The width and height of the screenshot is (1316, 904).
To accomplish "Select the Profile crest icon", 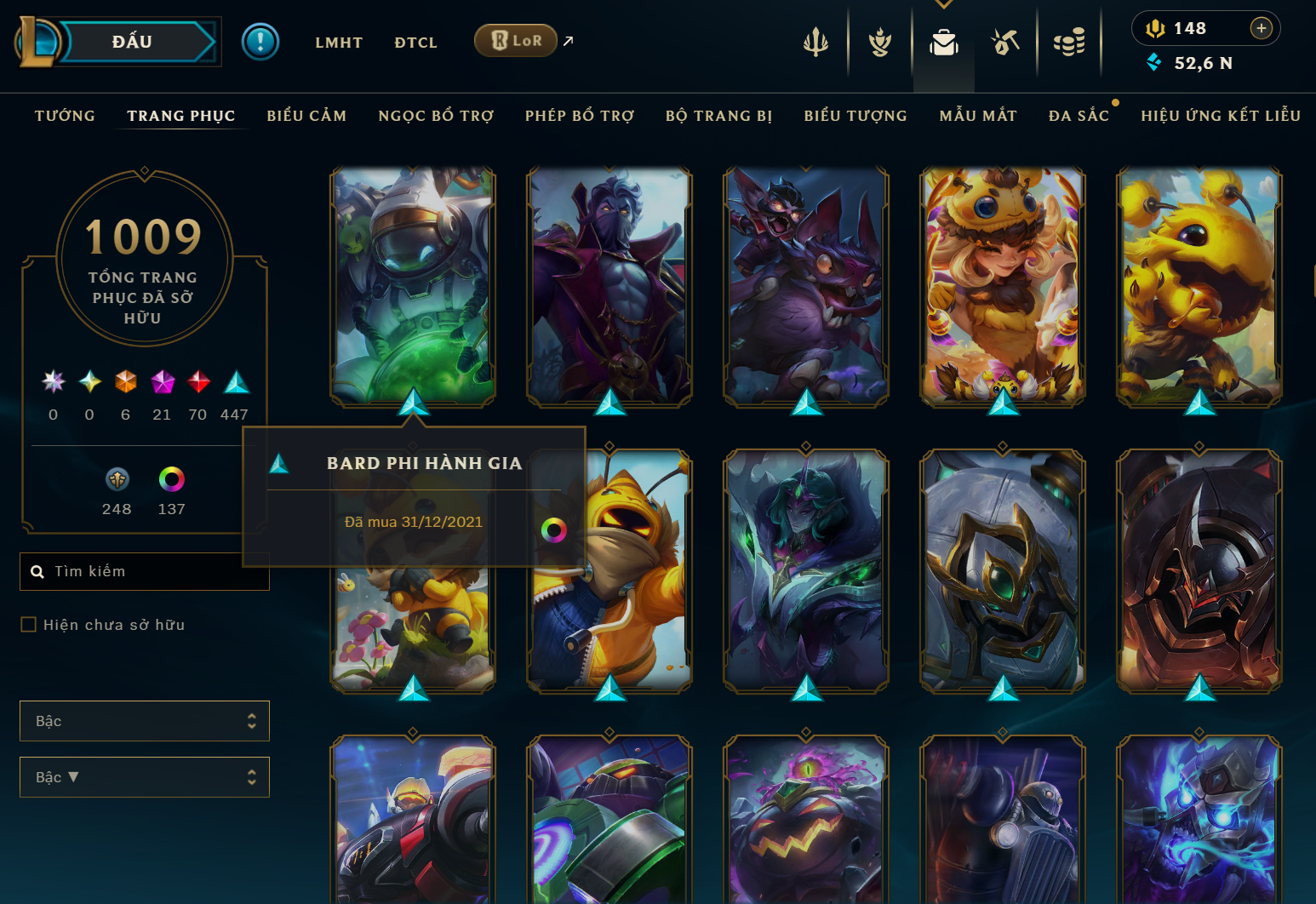I will (x=879, y=41).
